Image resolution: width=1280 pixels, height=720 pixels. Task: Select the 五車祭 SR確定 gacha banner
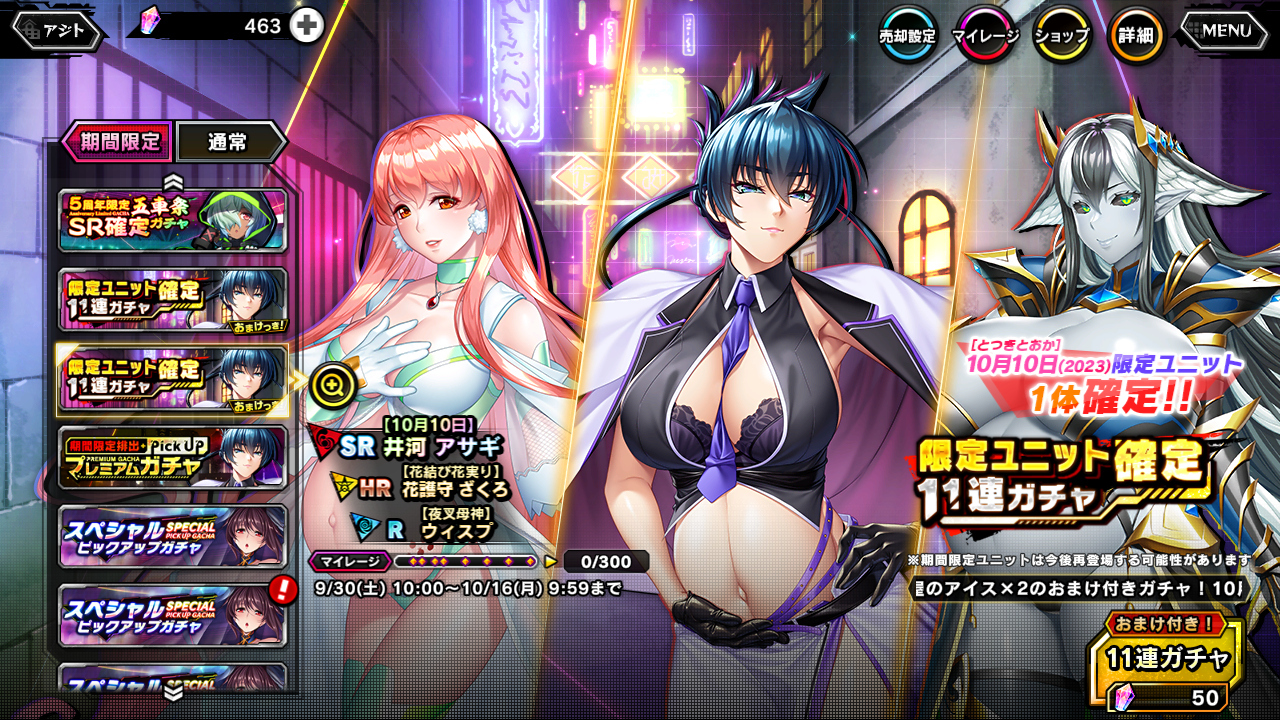click(173, 219)
